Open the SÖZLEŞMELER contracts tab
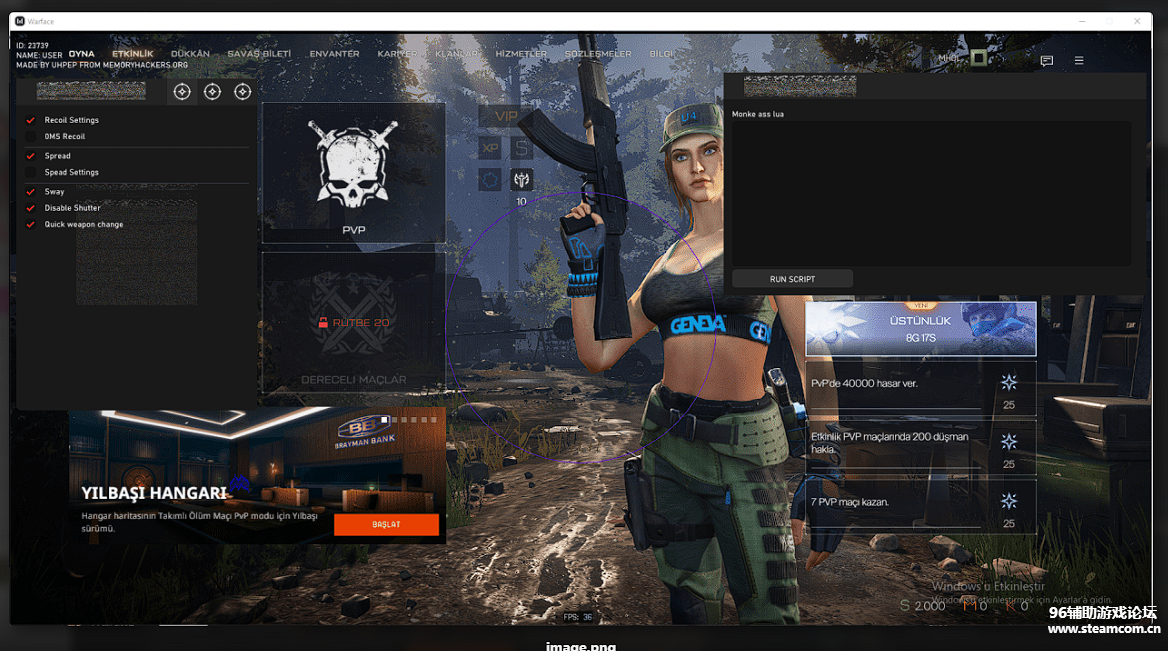 (x=598, y=54)
